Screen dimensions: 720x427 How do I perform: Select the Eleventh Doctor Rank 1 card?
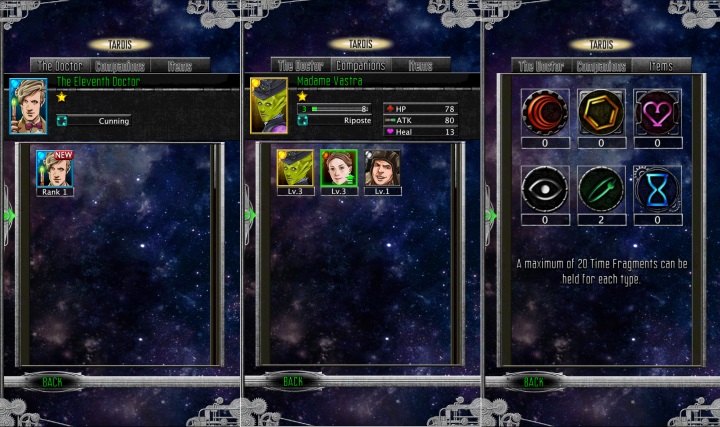pyautogui.click(x=53, y=170)
